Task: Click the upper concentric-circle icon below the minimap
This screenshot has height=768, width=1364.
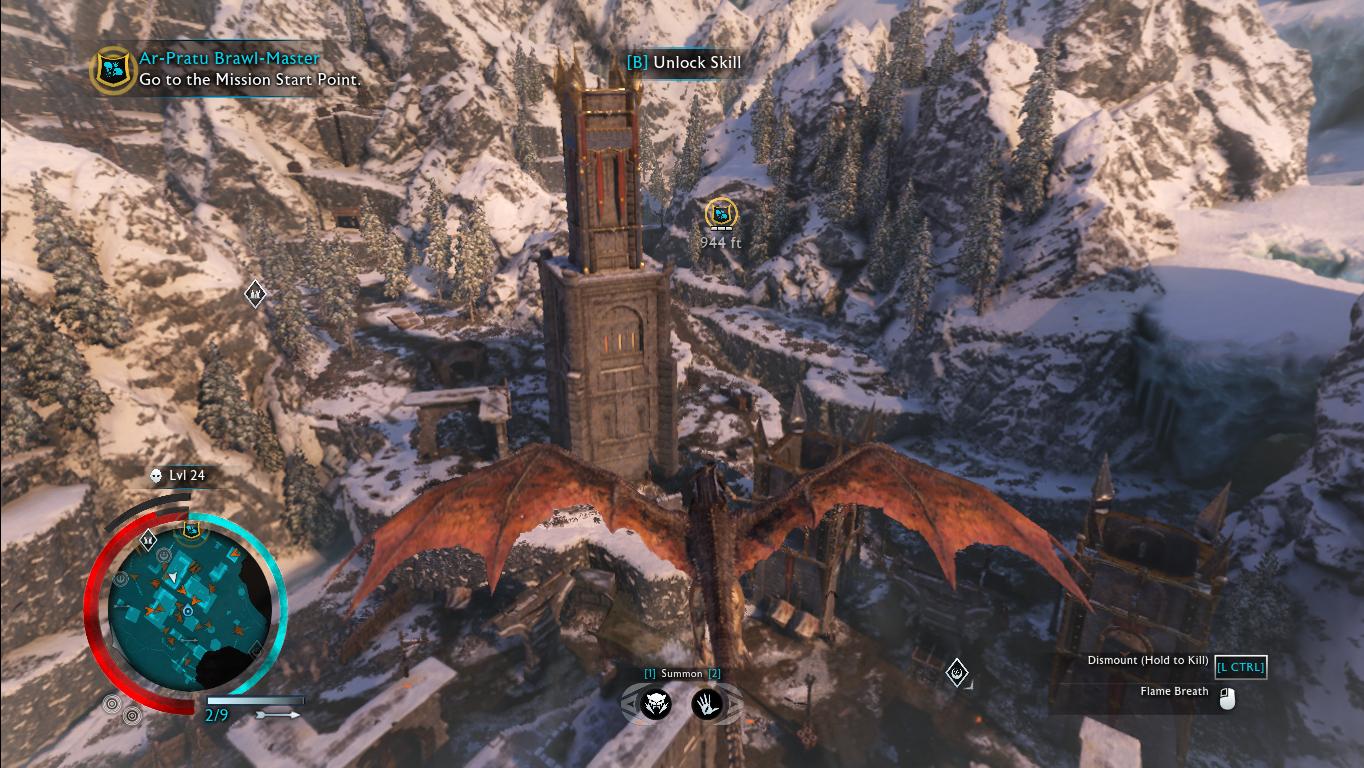Action: [x=111, y=702]
